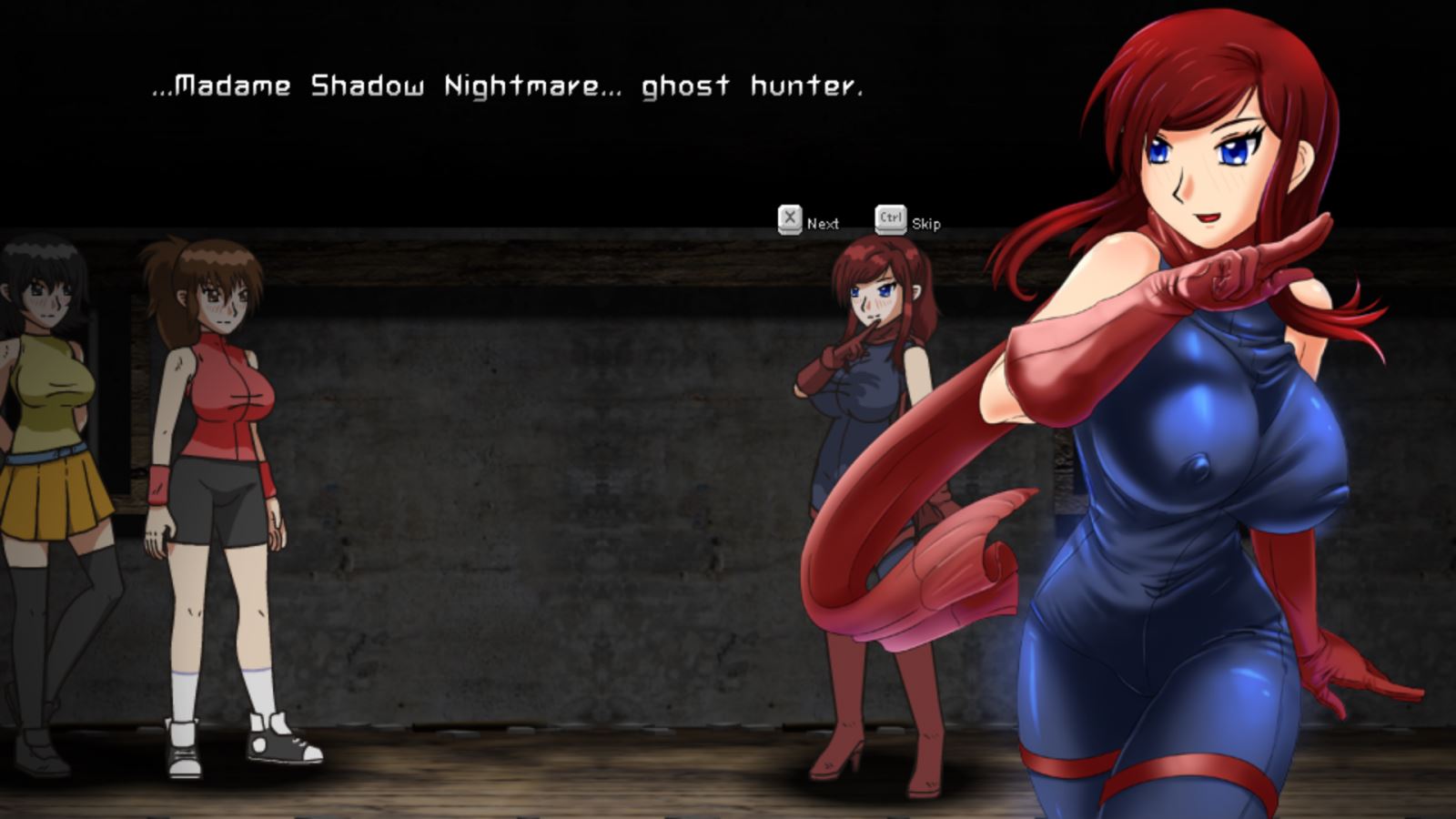Trigger skip mode via the Ctrl key icon
The height and width of the screenshot is (819, 1456).
(x=890, y=218)
